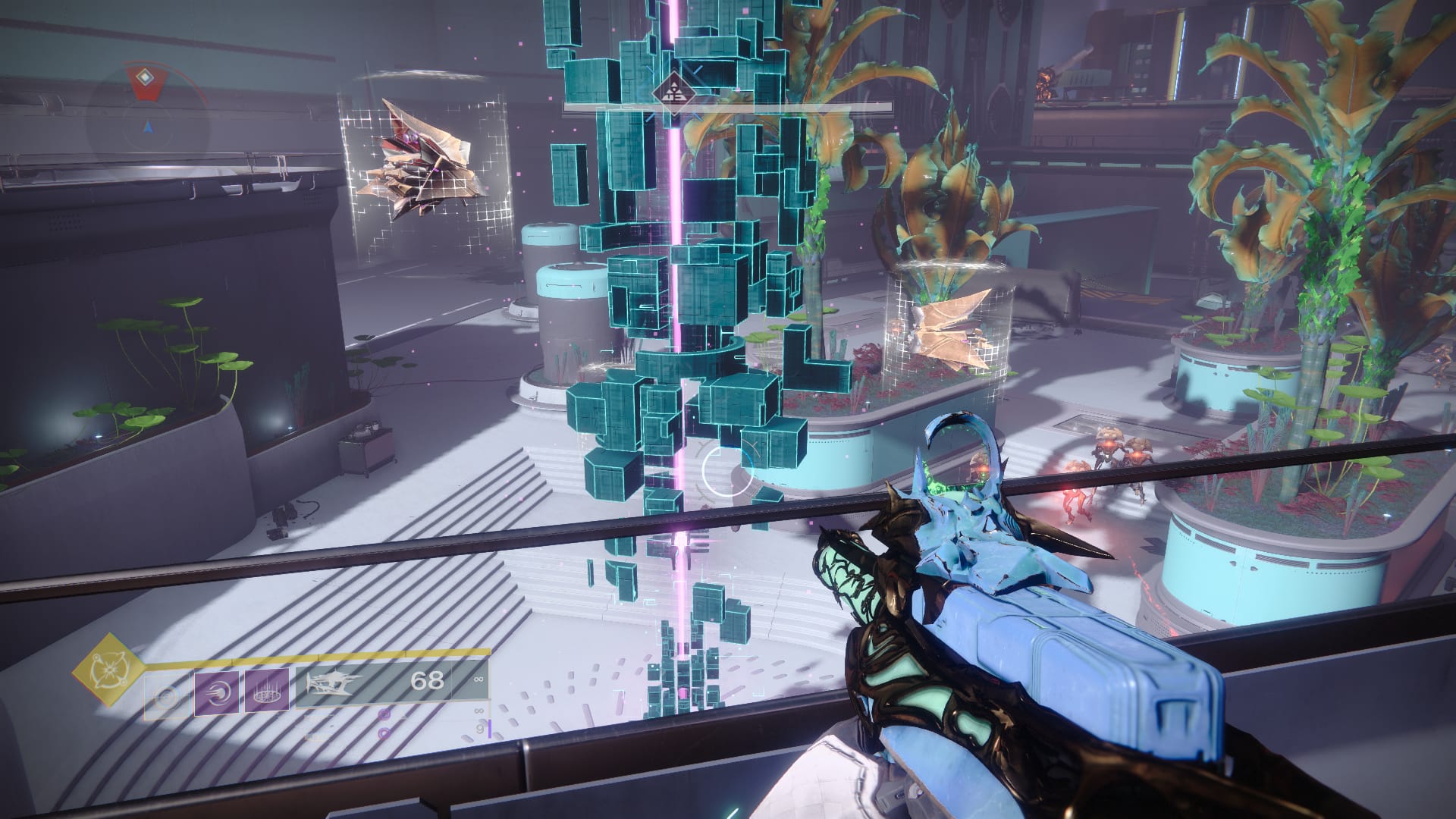Click the Vex wing artifact in the containment case
The width and height of the screenshot is (1456, 819).
(x=948, y=326)
